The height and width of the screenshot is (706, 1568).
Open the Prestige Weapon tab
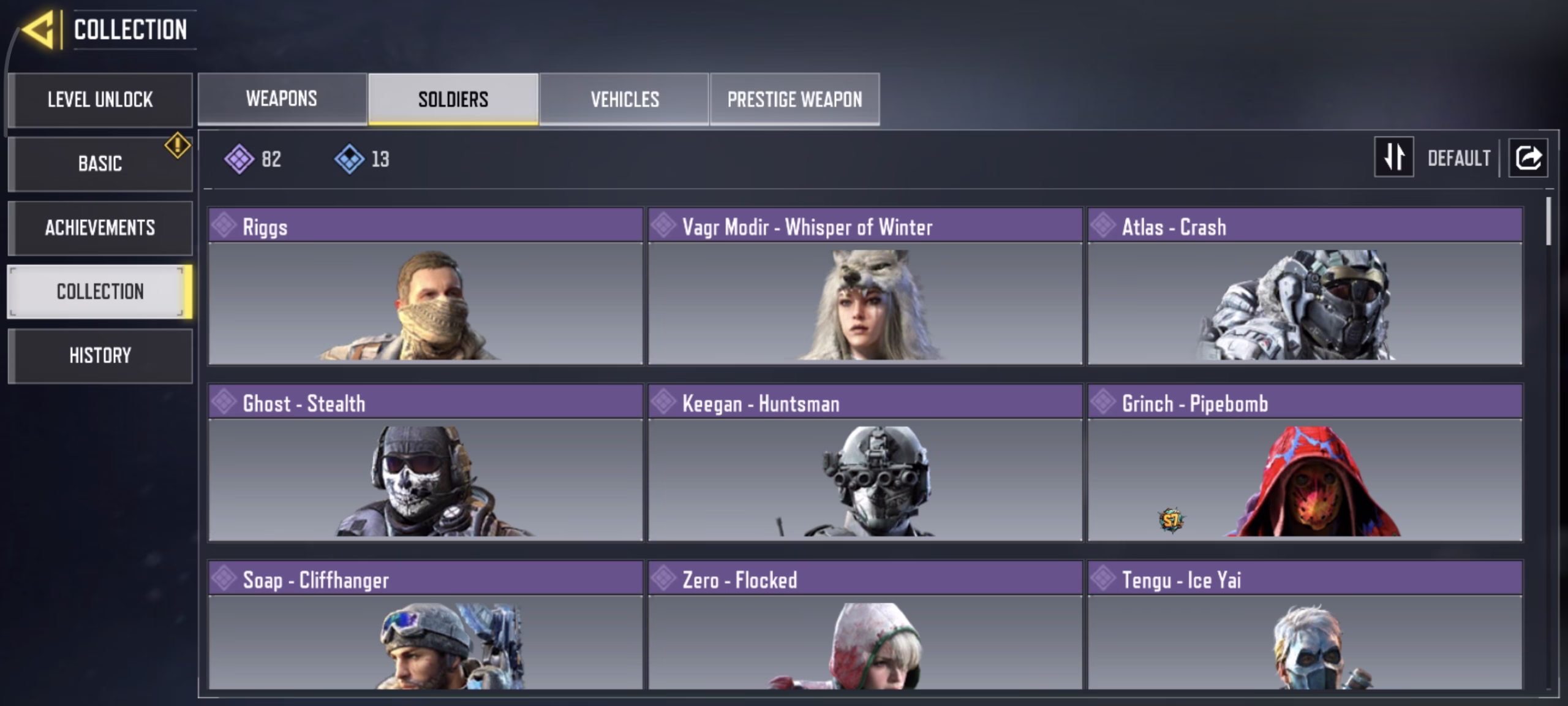pyautogui.click(x=794, y=99)
